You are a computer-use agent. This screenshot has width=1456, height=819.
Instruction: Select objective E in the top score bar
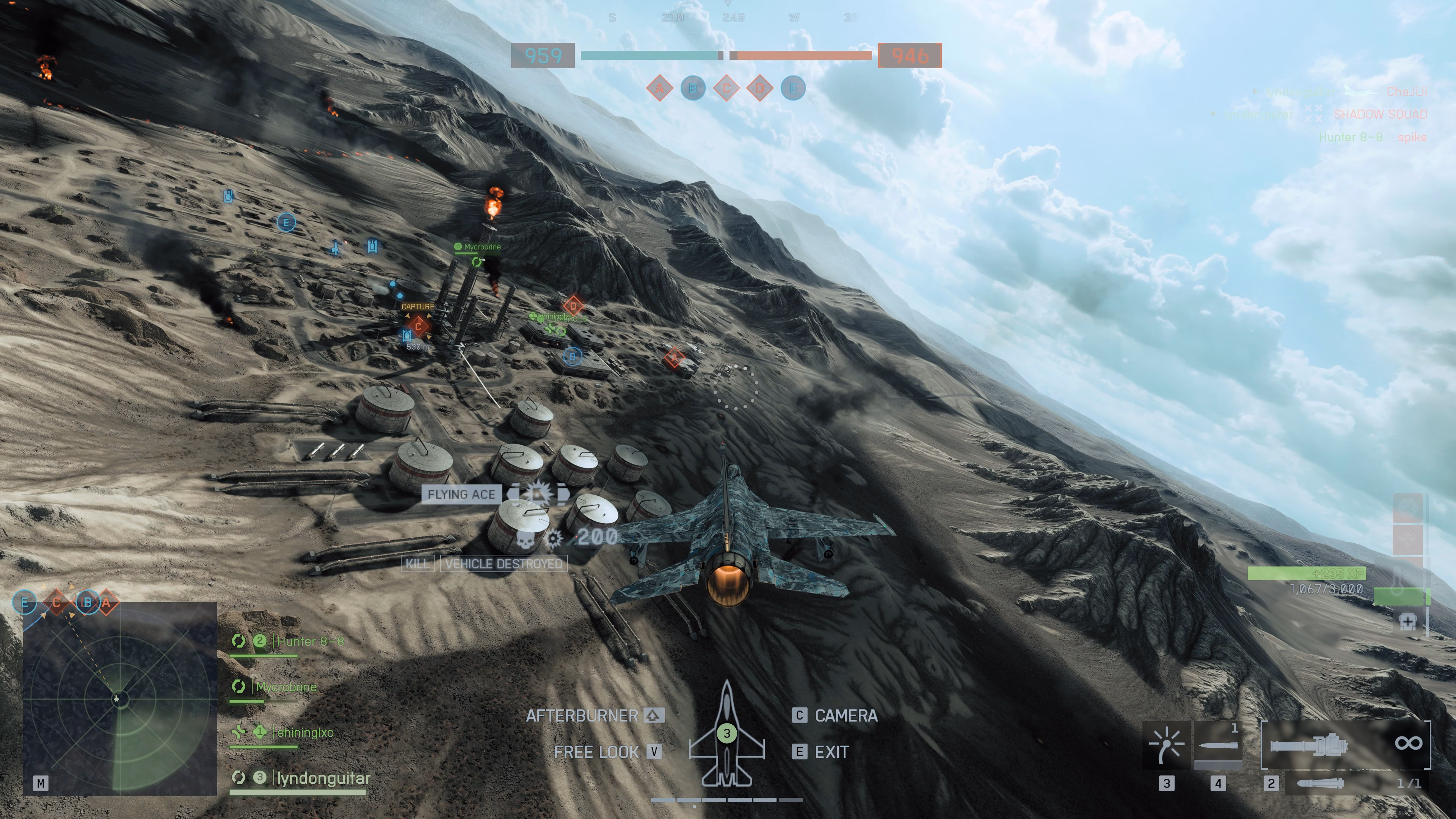coord(793,88)
